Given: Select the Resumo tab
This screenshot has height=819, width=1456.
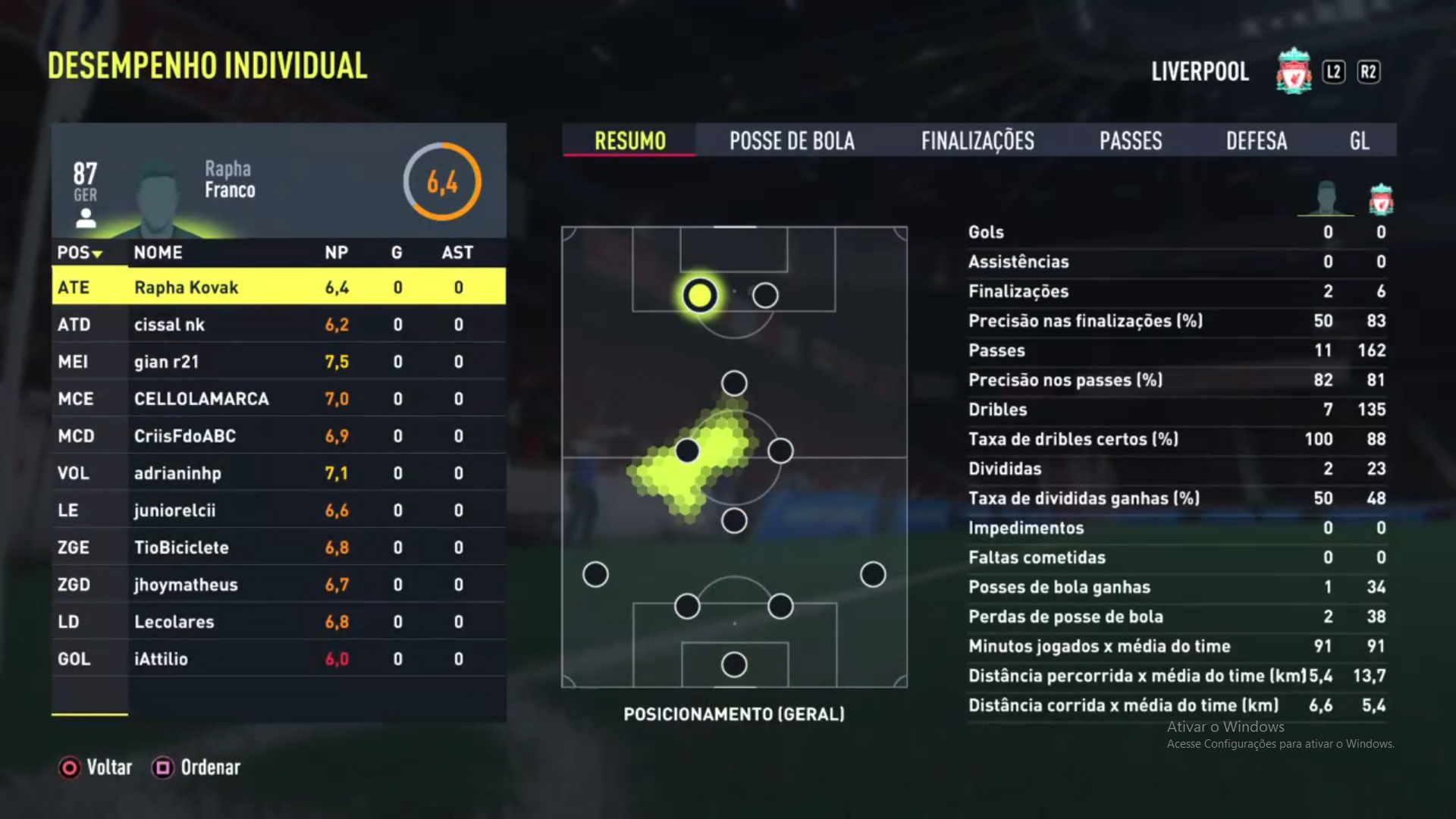Looking at the screenshot, I should [x=629, y=141].
